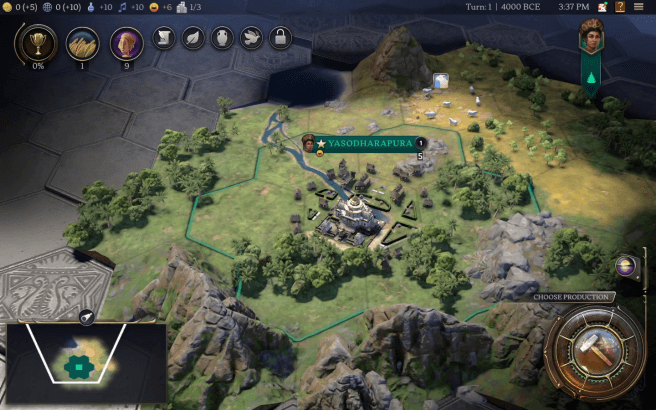This screenshot has width=656, height=410.
Task: Open the Civilopedia question mark icon
Action: tap(618, 7)
